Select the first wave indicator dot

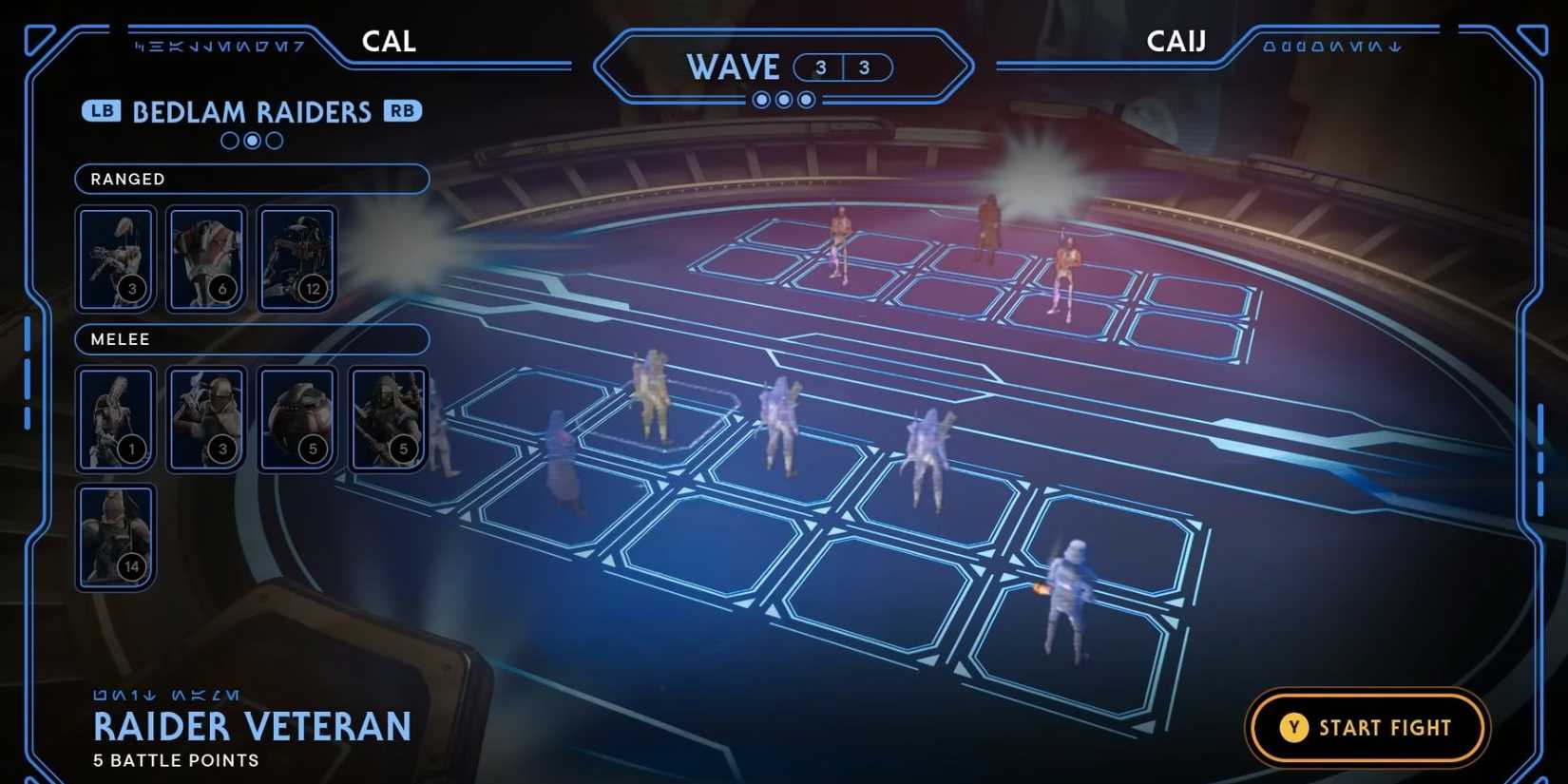tap(762, 99)
